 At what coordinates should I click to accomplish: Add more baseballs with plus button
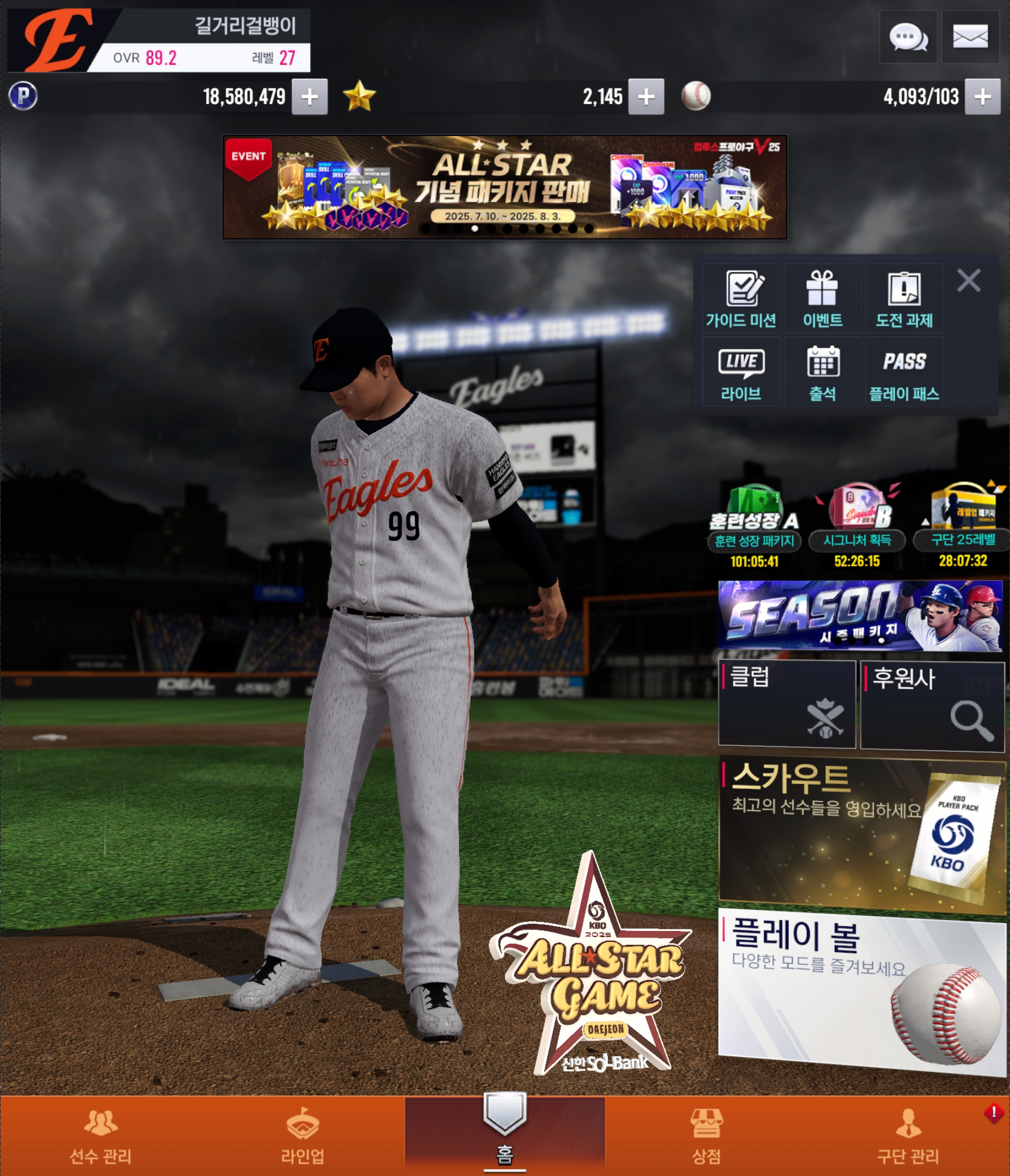point(982,97)
